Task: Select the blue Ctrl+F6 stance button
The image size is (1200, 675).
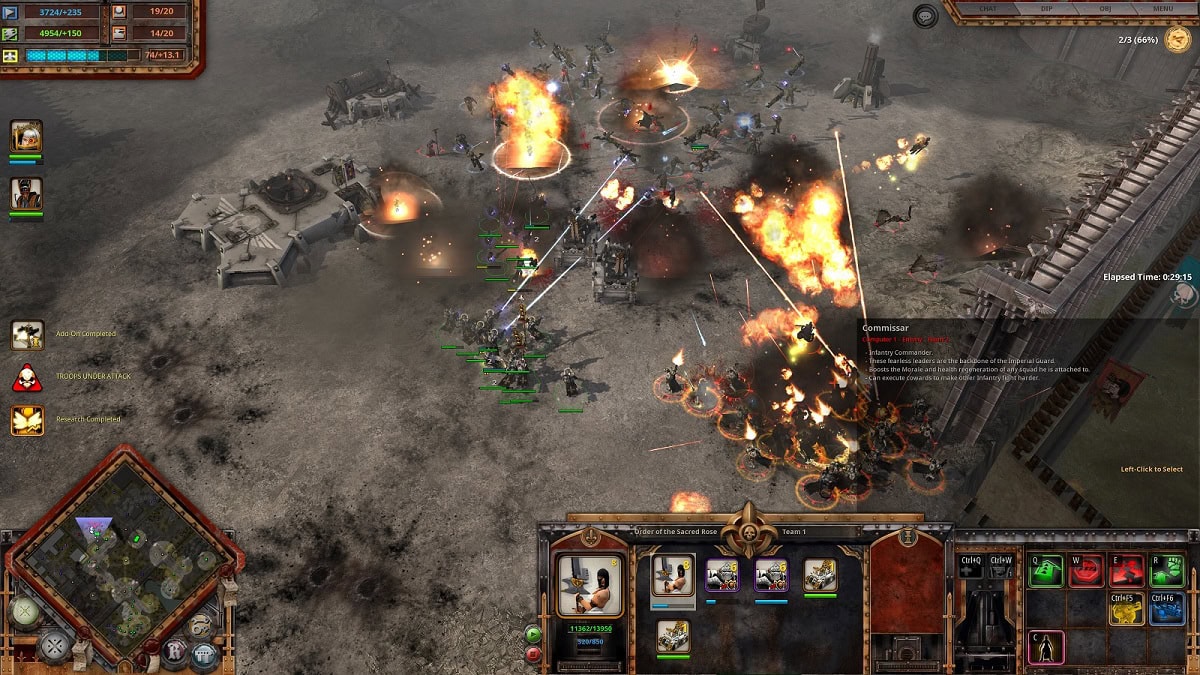Action: tap(1167, 609)
